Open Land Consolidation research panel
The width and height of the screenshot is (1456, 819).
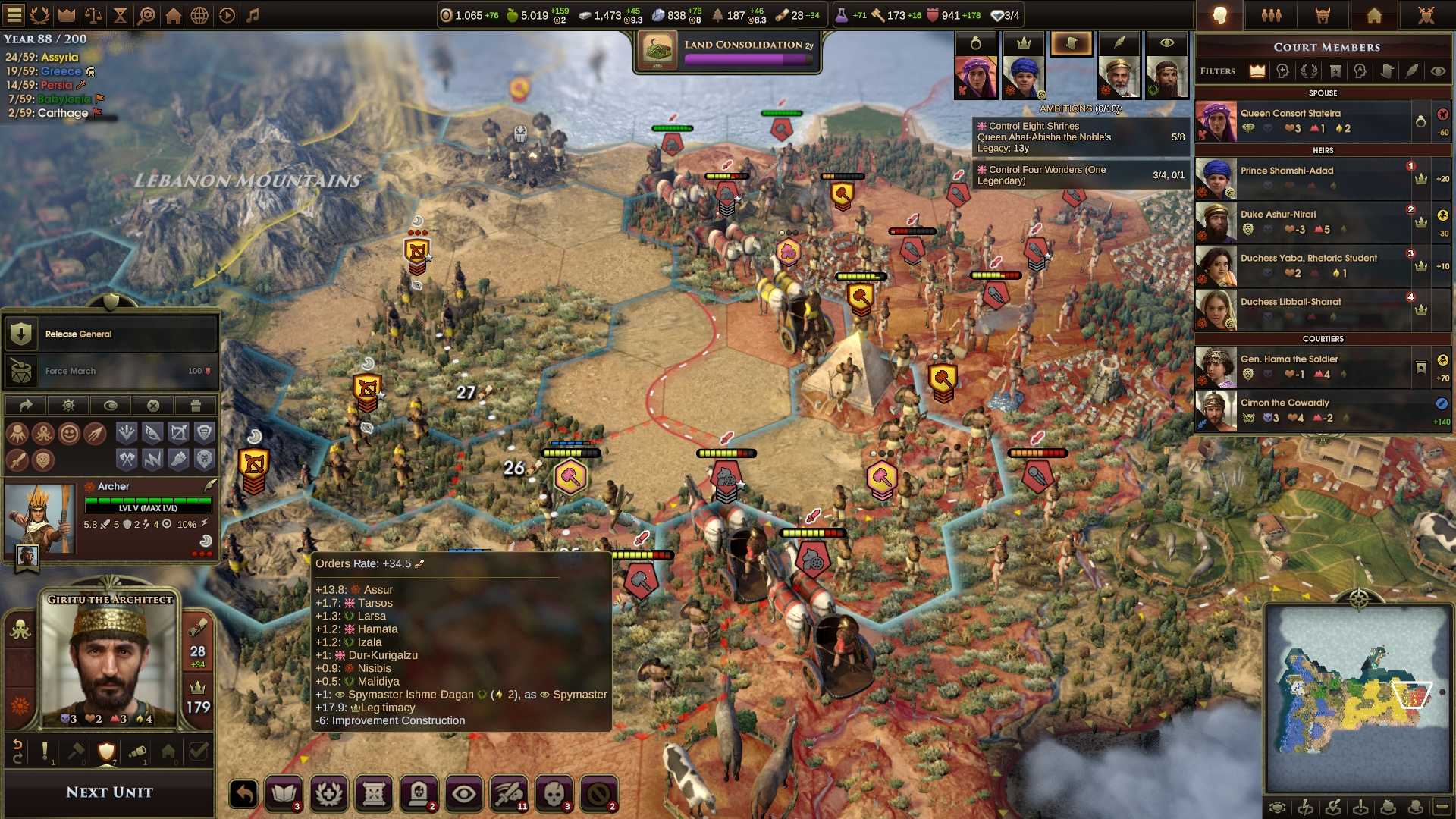727,52
